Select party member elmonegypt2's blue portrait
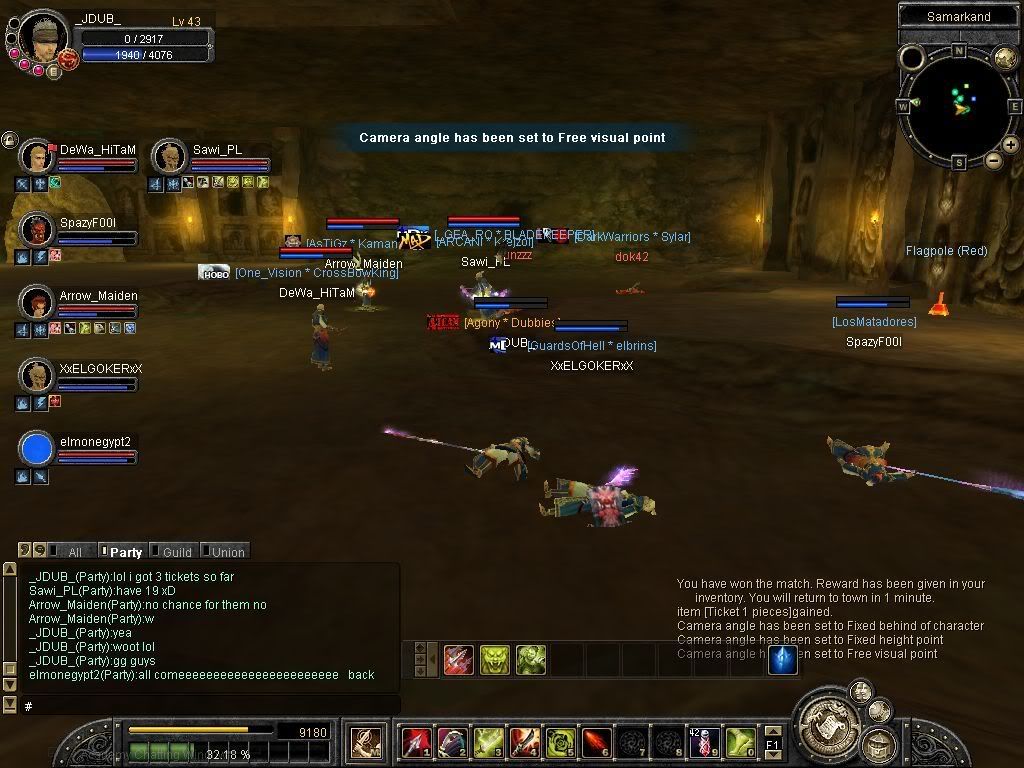The image size is (1024, 768). point(37,449)
